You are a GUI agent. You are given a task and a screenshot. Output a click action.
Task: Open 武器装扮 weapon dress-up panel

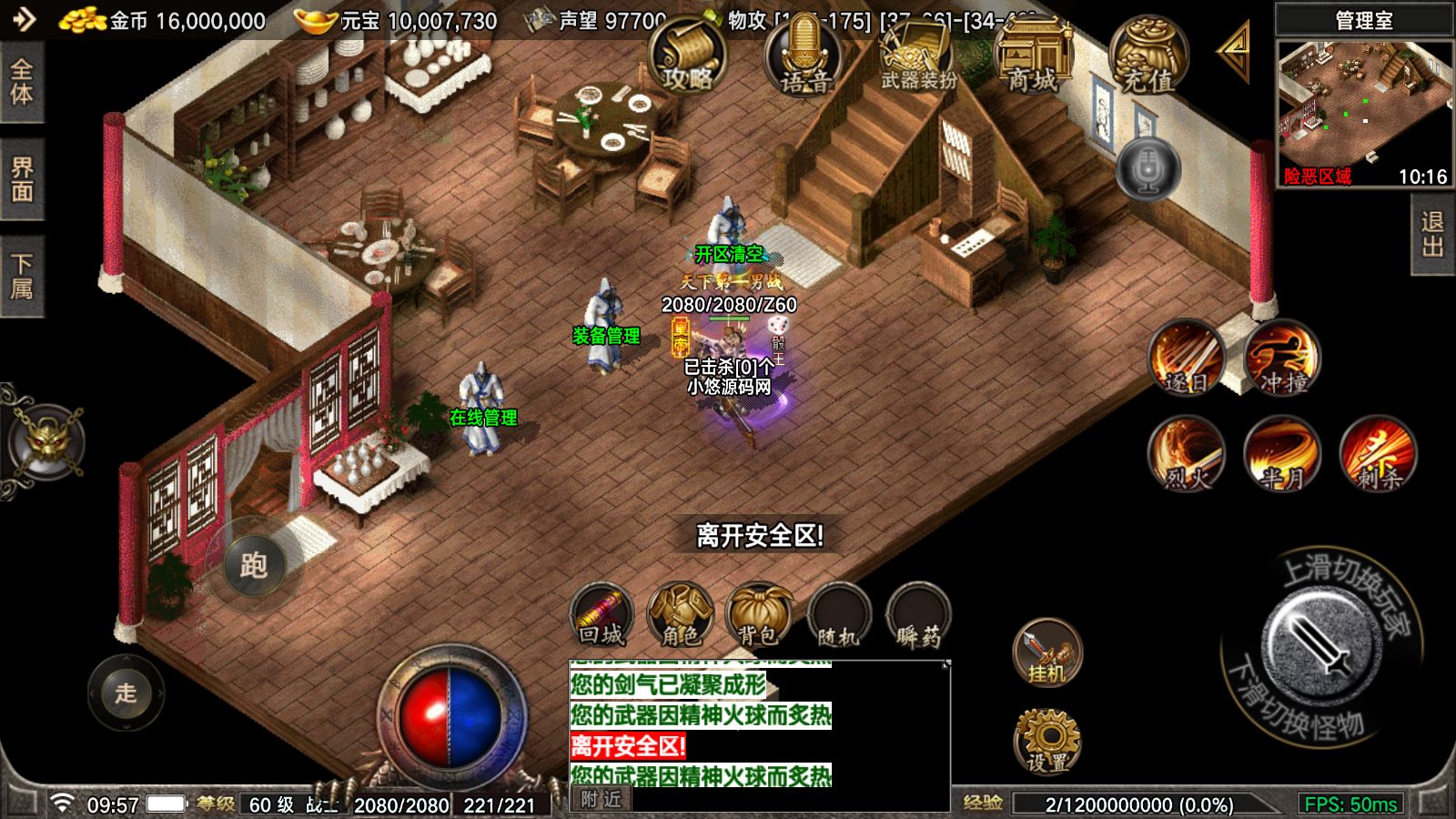tap(915, 55)
